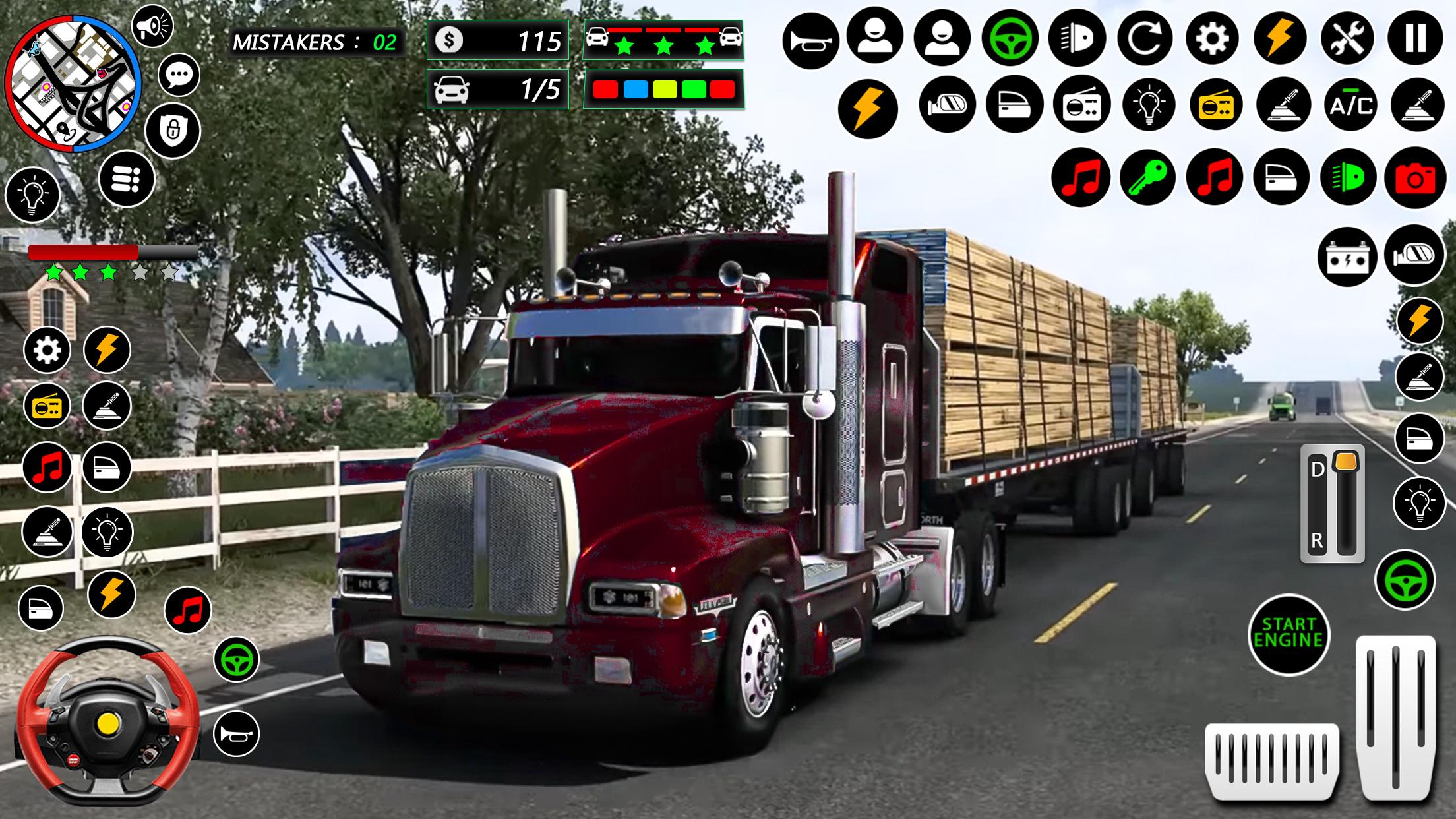1456x819 pixels.
Task: Hit the wide brake pedal
Action: 1271,760
